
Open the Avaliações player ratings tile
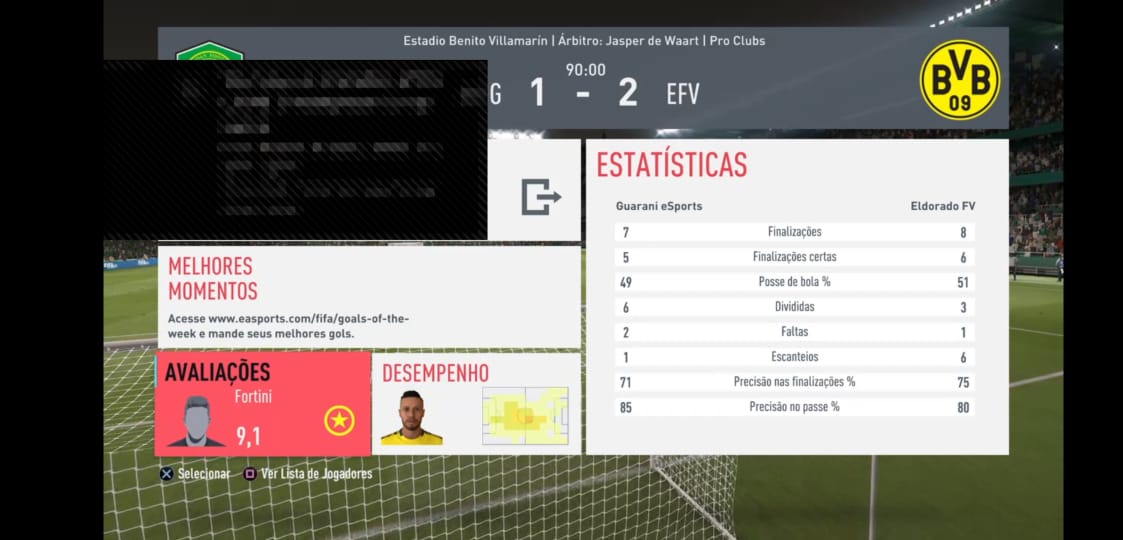pyautogui.click(x=263, y=404)
